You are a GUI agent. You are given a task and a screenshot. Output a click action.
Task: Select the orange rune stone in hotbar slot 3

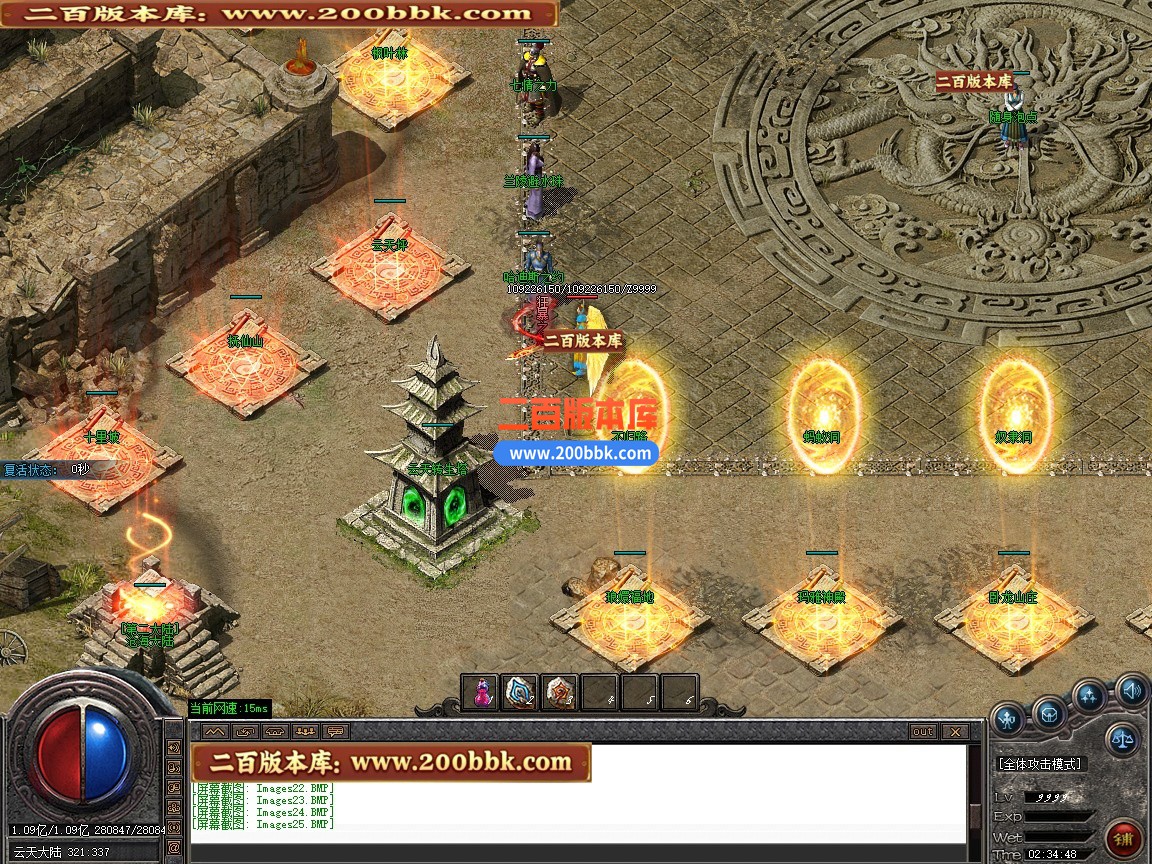click(x=559, y=692)
